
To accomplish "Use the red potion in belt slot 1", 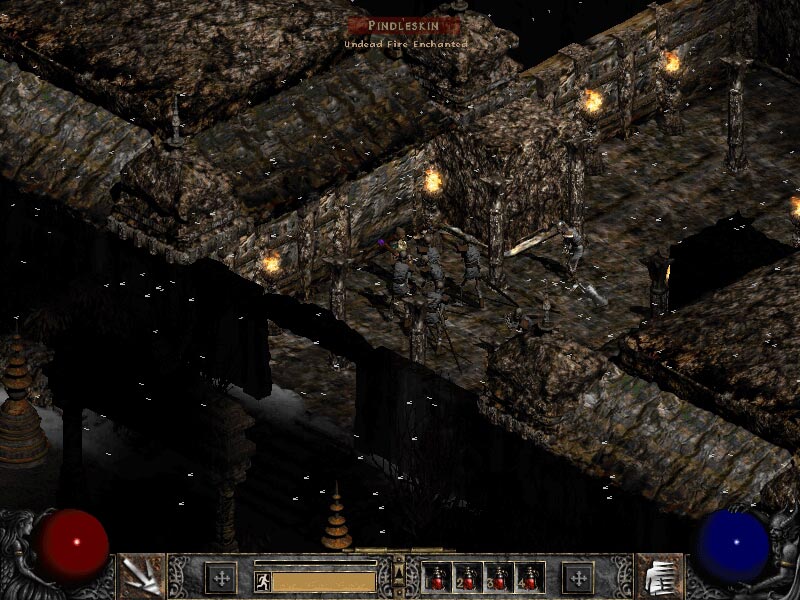I will (x=438, y=578).
